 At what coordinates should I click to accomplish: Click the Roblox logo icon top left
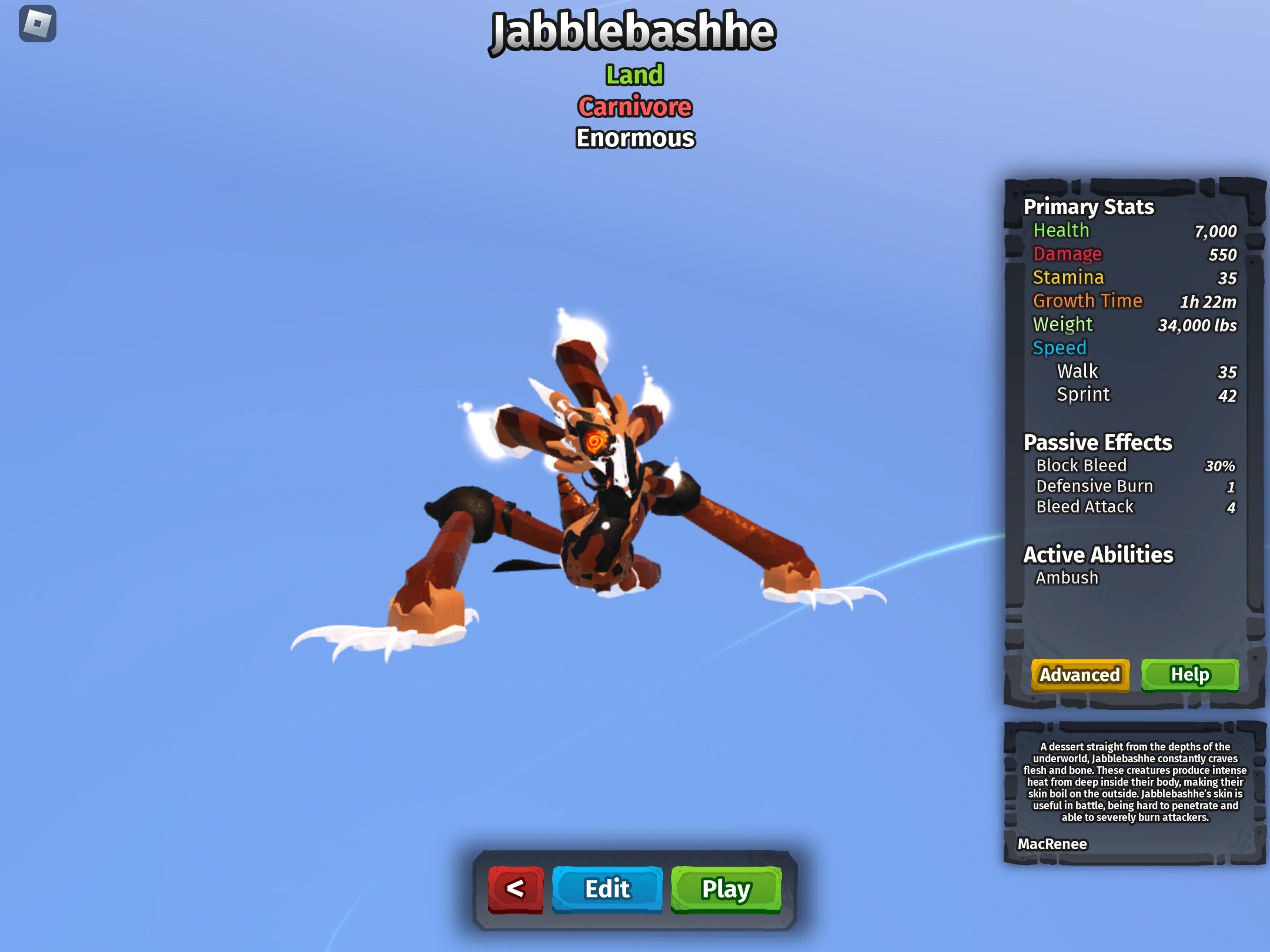(x=38, y=24)
